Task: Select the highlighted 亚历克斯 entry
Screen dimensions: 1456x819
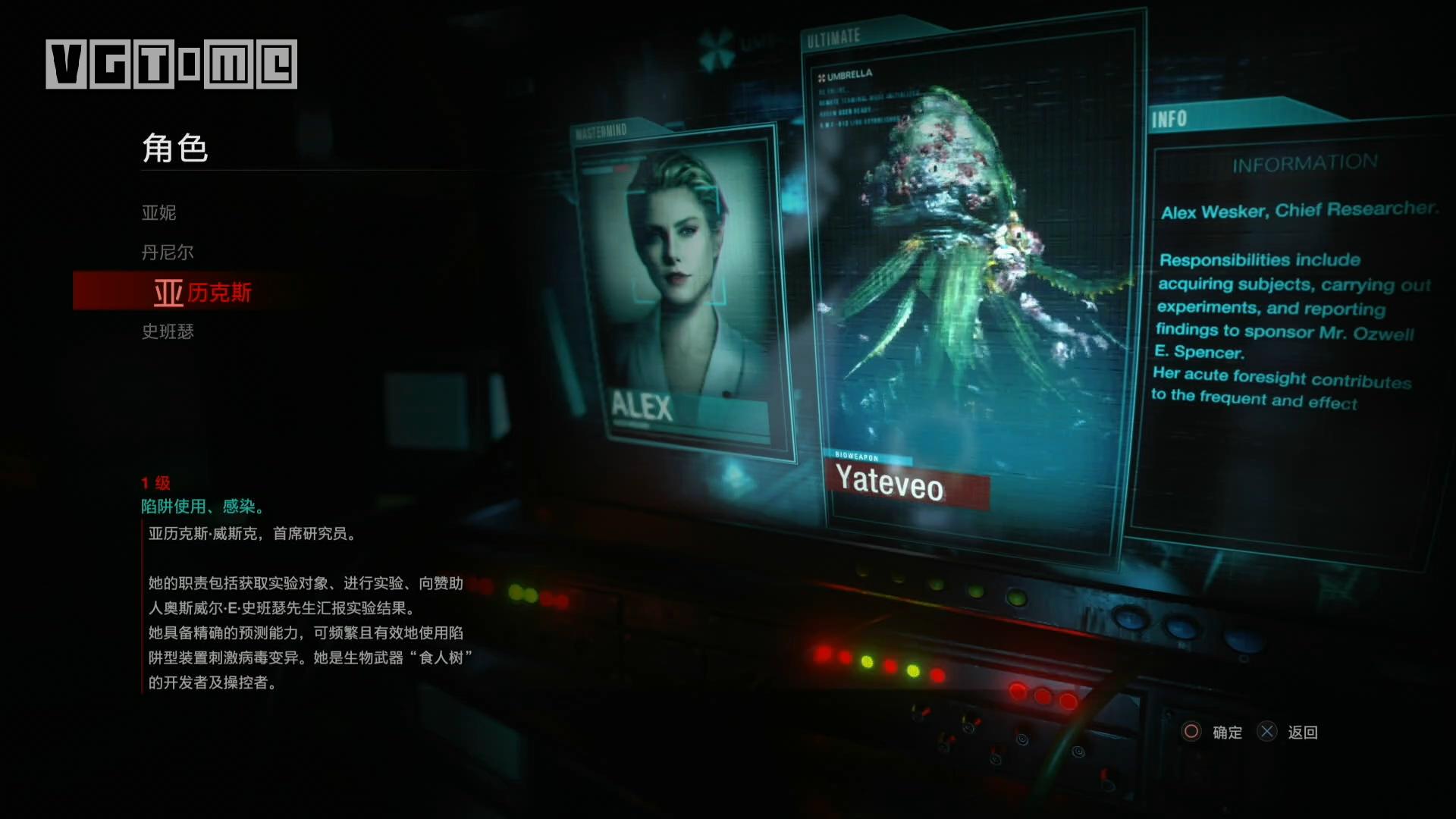Action: [202, 292]
